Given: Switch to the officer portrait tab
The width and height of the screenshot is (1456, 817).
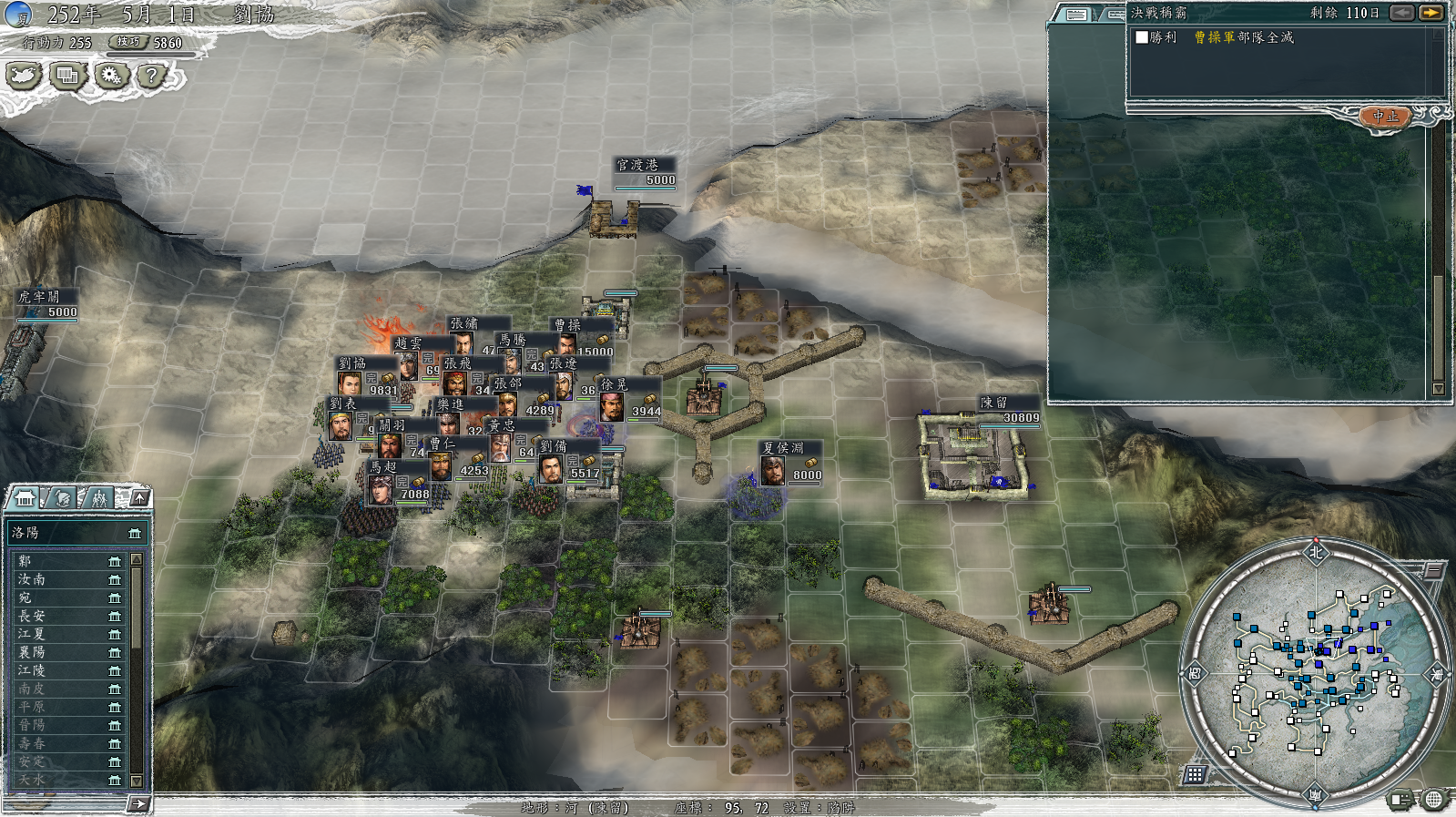Looking at the screenshot, I should (x=63, y=498).
